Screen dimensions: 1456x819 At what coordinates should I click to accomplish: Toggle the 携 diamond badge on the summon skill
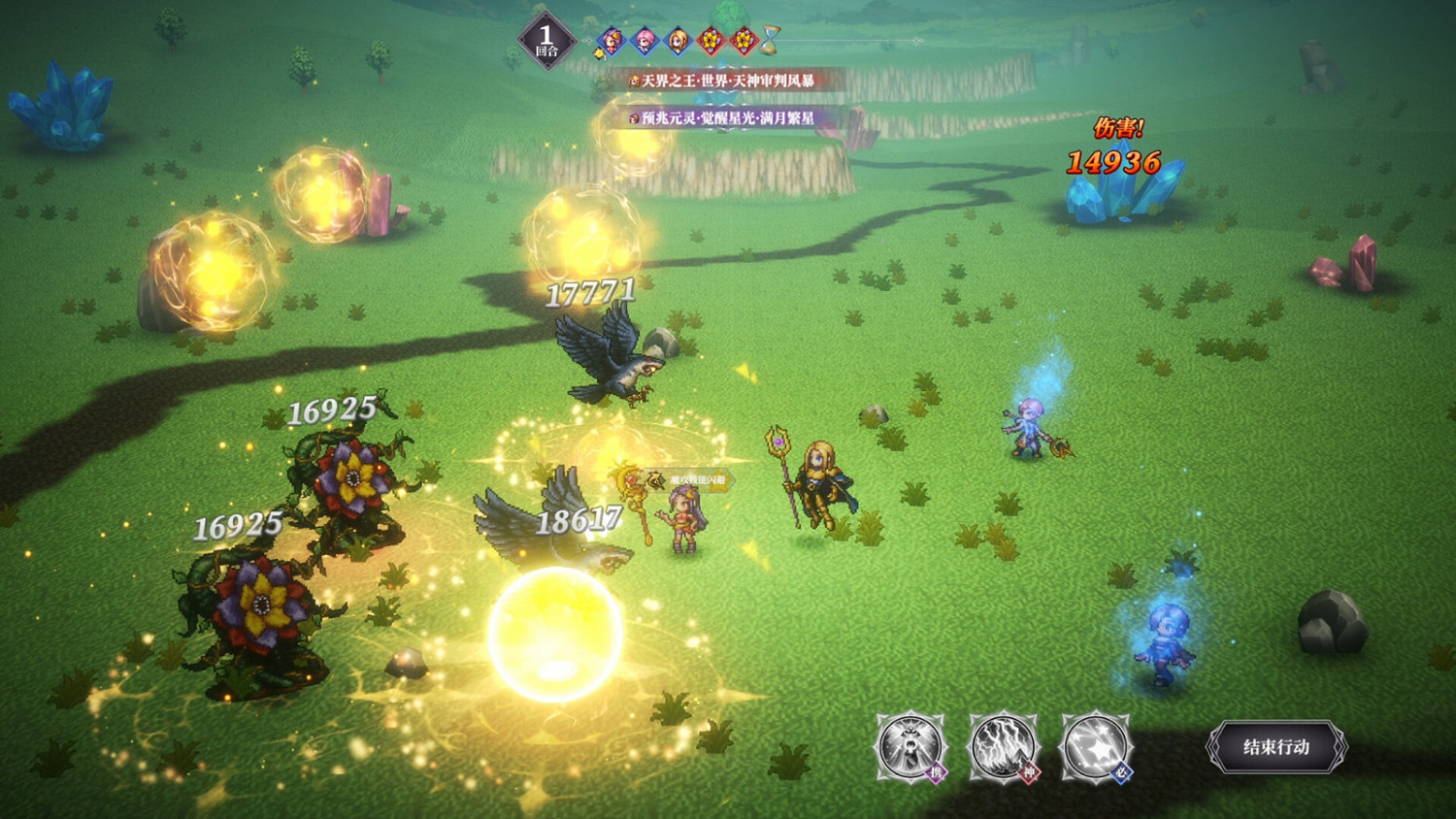tap(938, 771)
